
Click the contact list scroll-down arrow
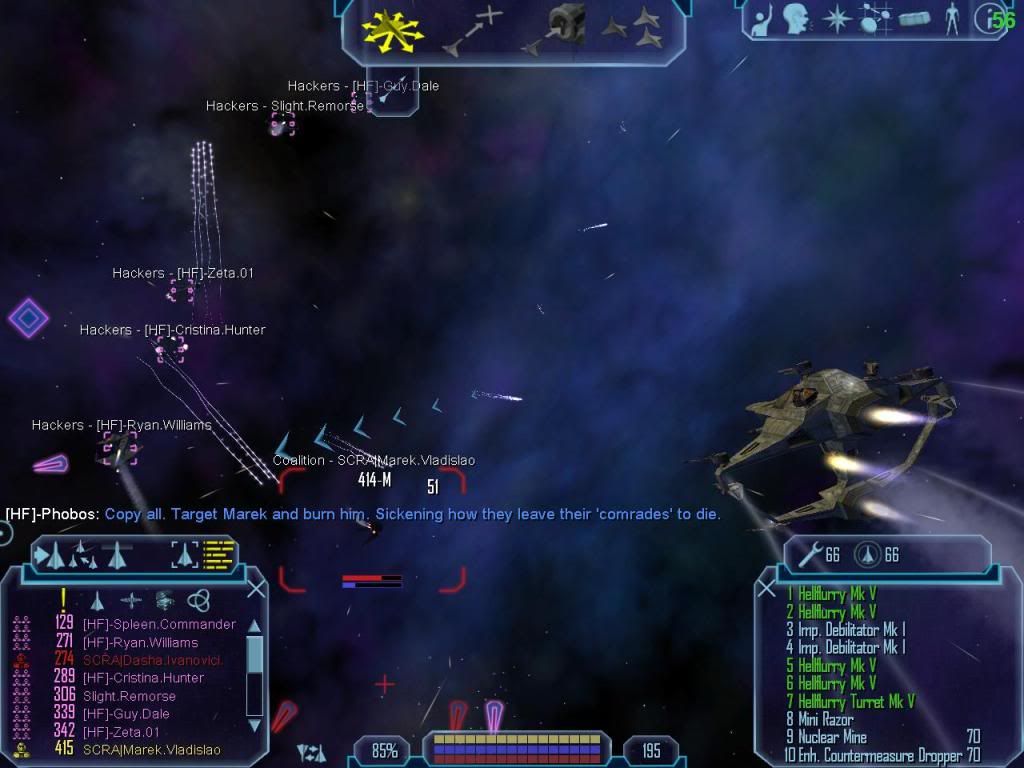(x=253, y=723)
